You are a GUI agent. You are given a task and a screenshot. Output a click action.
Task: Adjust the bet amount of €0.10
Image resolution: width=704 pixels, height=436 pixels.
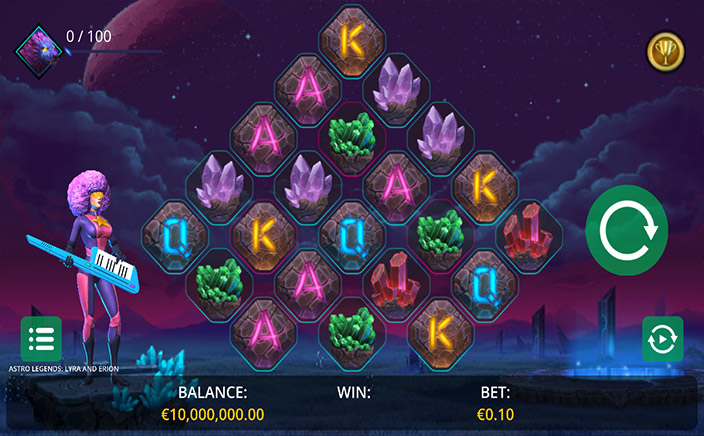494,413
